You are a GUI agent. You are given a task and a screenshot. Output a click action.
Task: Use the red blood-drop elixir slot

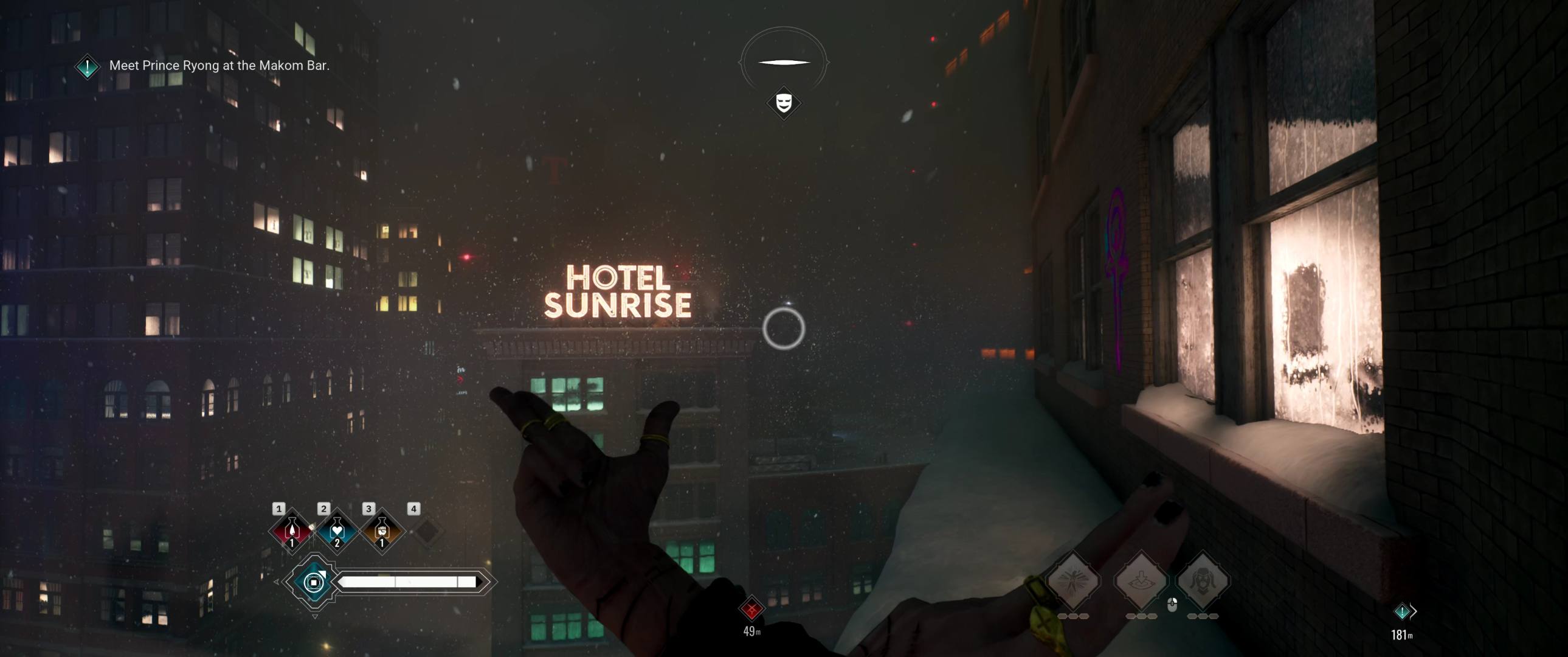tap(292, 531)
